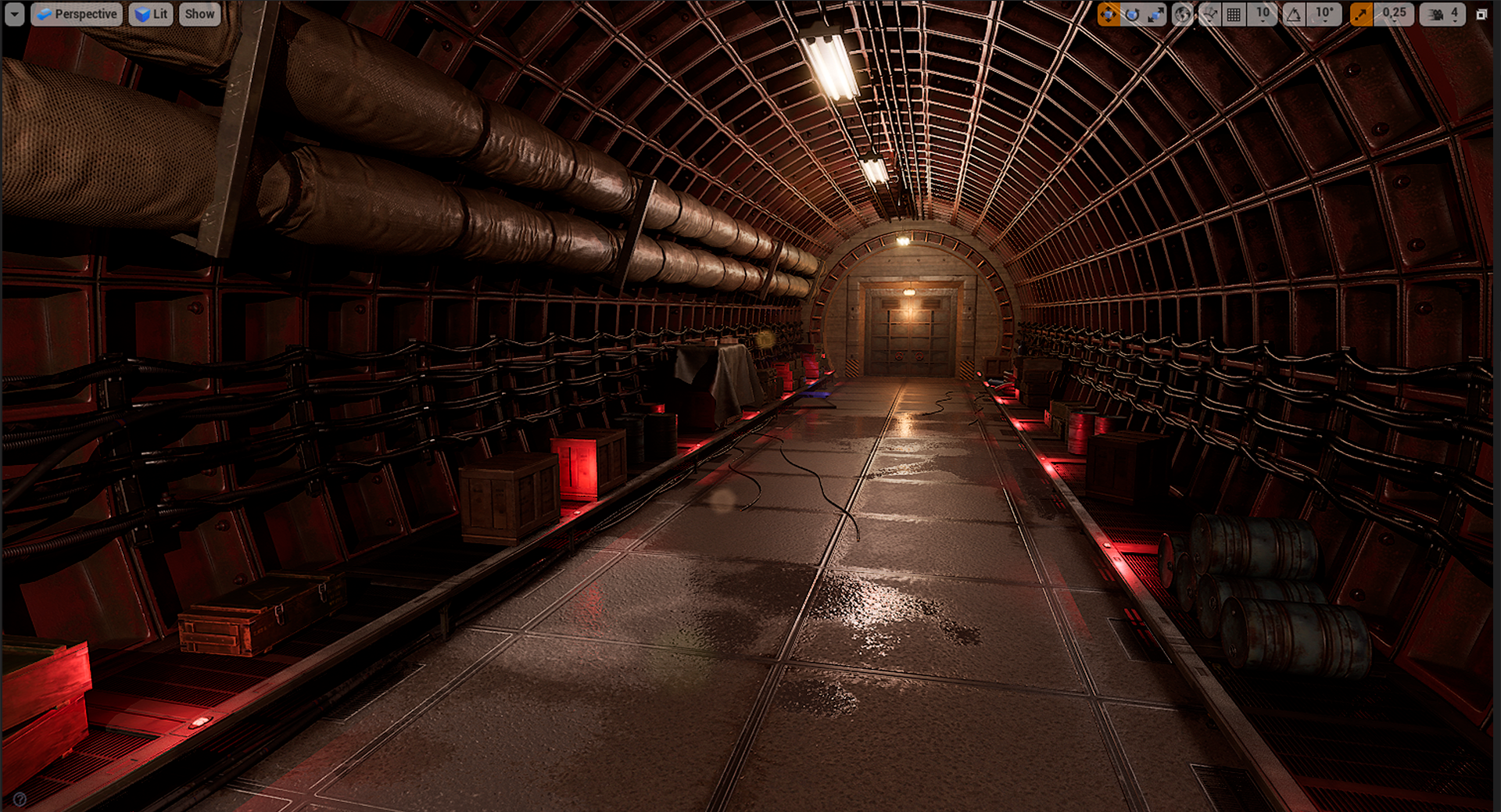Toggle rotation snapping triangle icon
Image resolution: width=1501 pixels, height=812 pixels.
1295,14
